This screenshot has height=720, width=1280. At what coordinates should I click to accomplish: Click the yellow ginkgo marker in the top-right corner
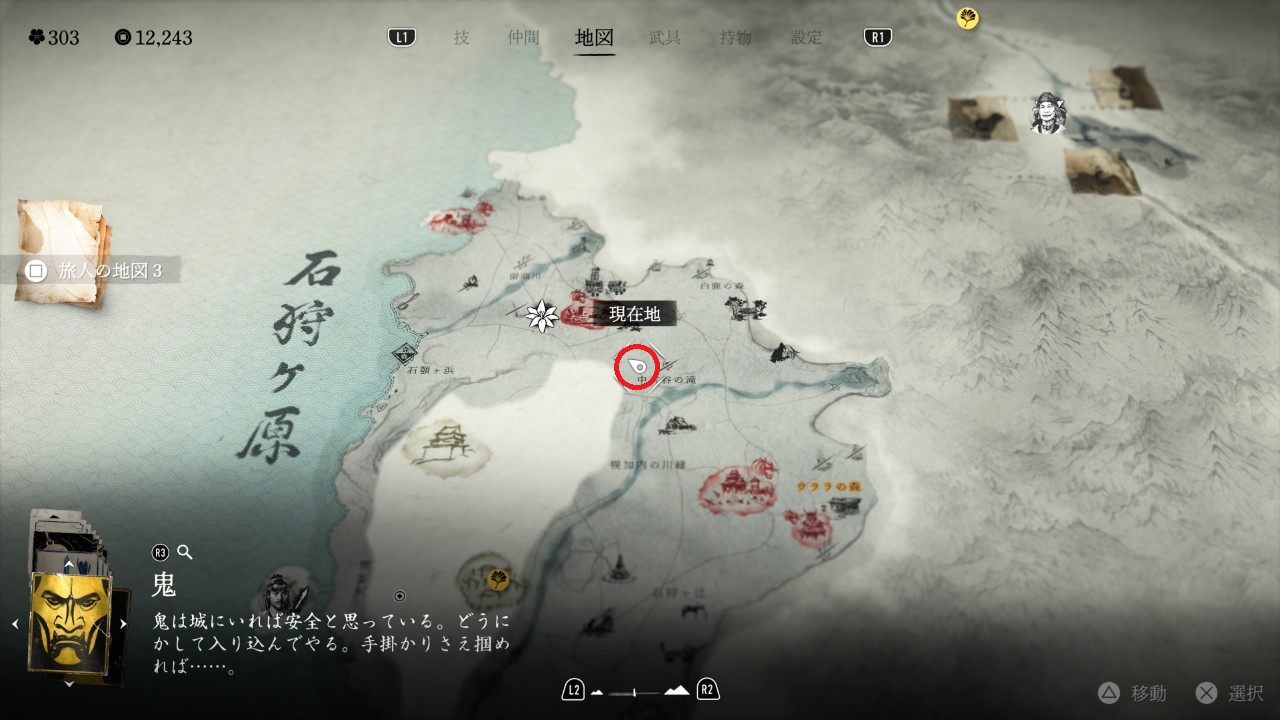tap(967, 18)
